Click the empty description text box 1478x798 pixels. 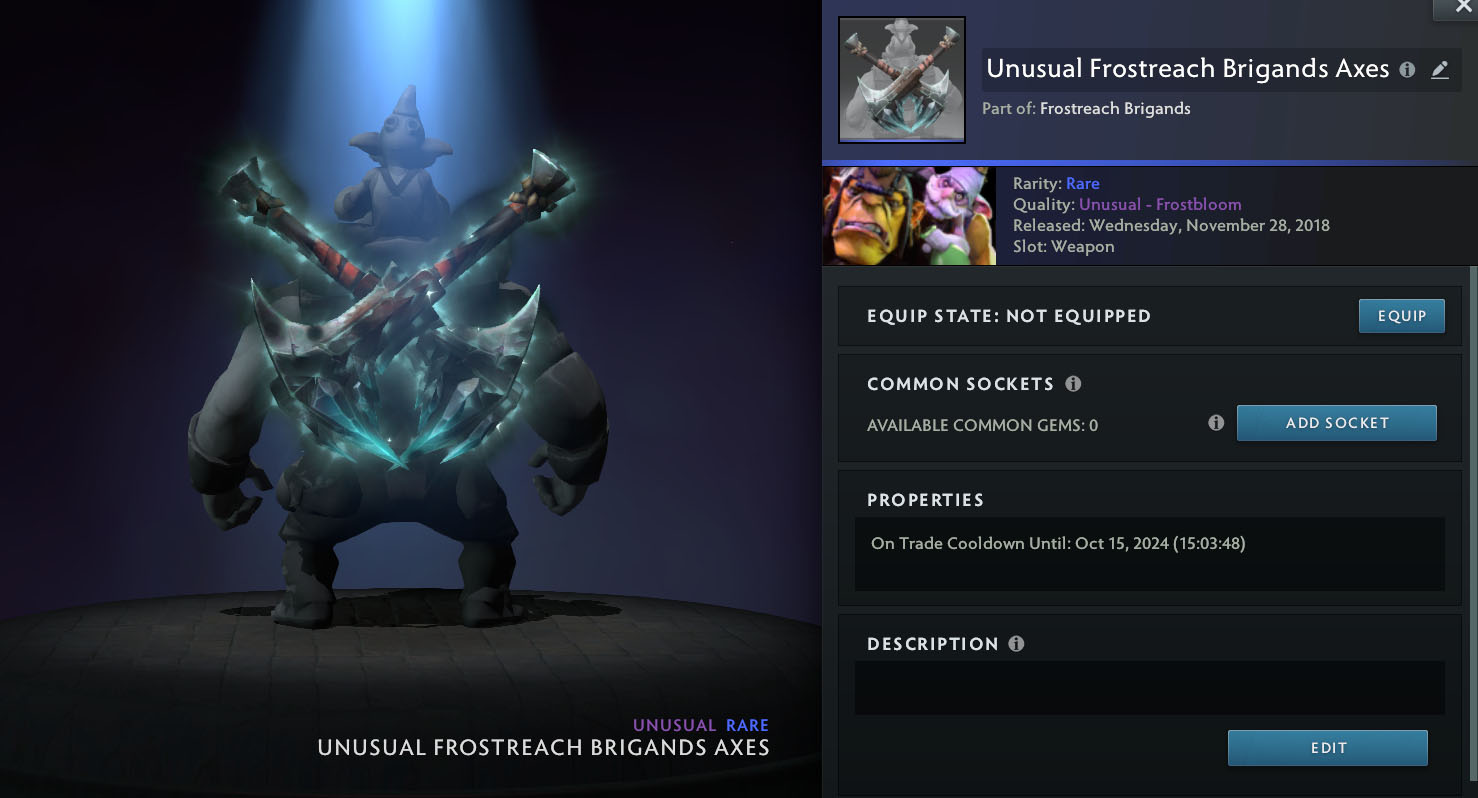[x=1149, y=688]
